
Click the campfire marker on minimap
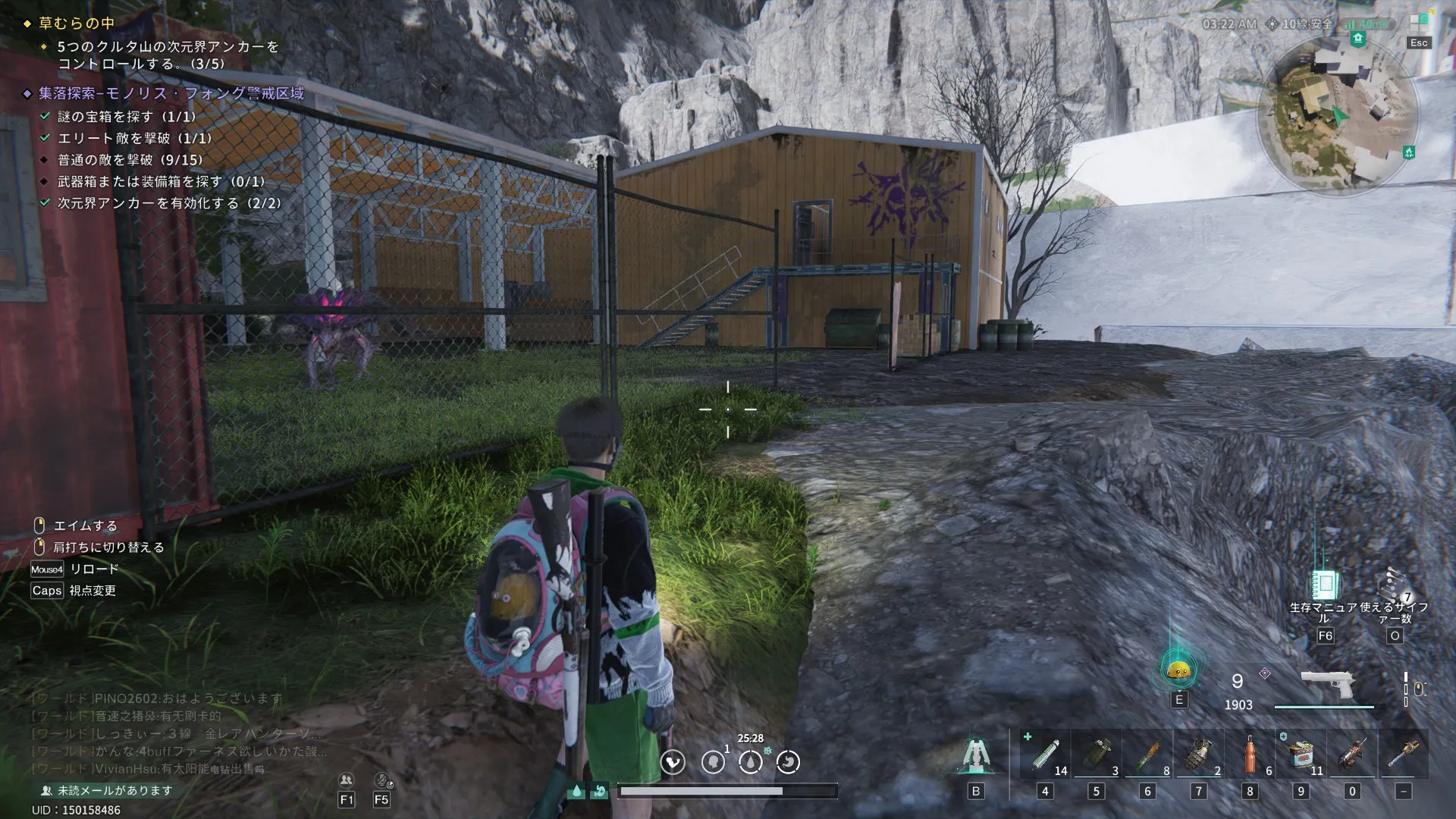[x=1408, y=152]
